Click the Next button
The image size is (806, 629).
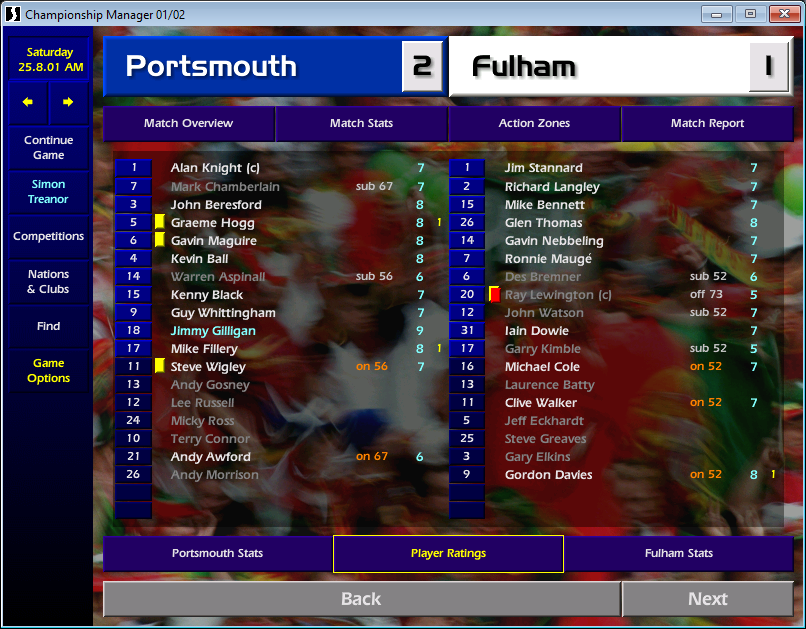pyautogui.click(x=707, y=599)
